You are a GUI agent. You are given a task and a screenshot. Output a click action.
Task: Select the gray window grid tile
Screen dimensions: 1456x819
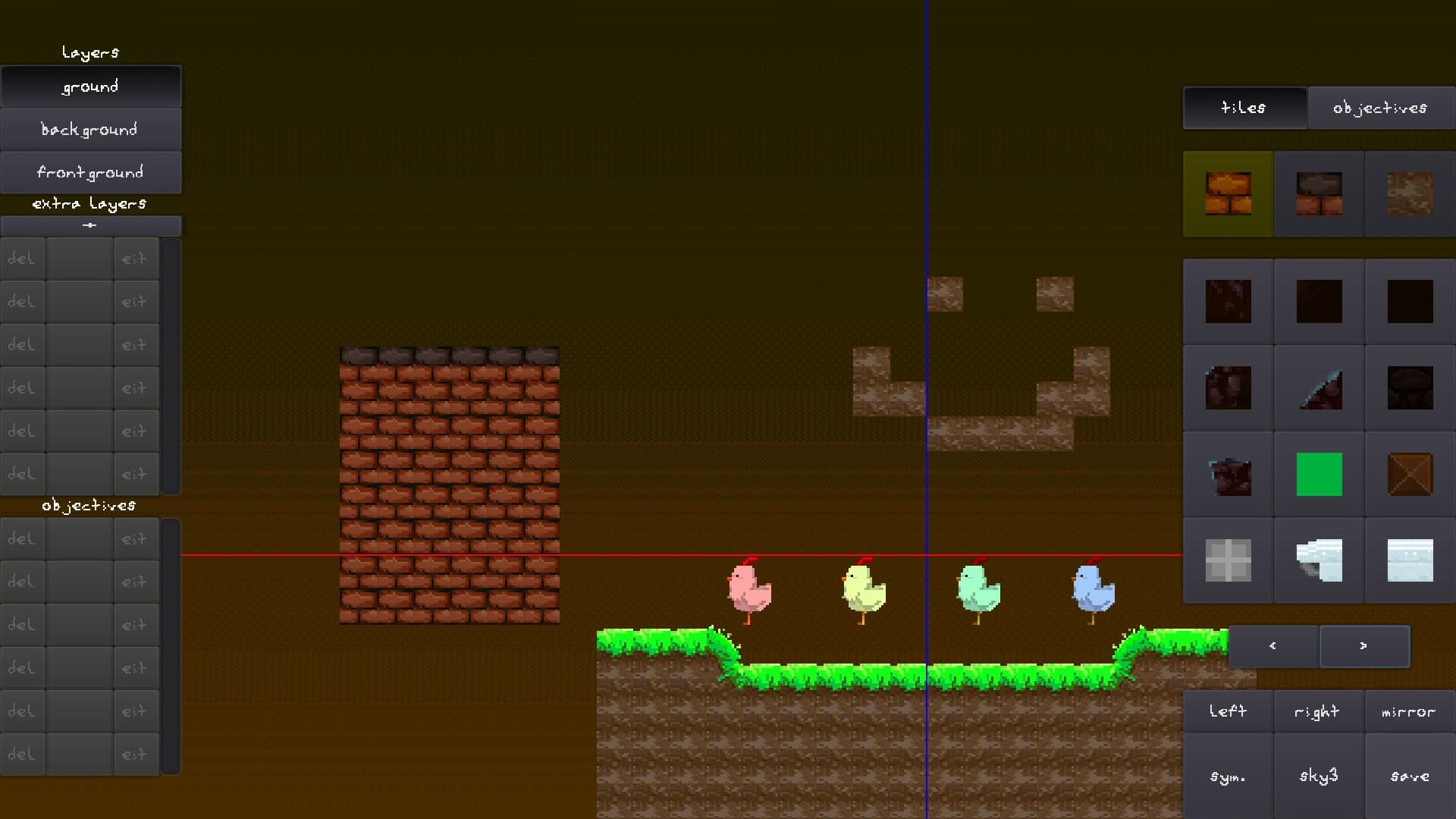tap(1228, 560)
